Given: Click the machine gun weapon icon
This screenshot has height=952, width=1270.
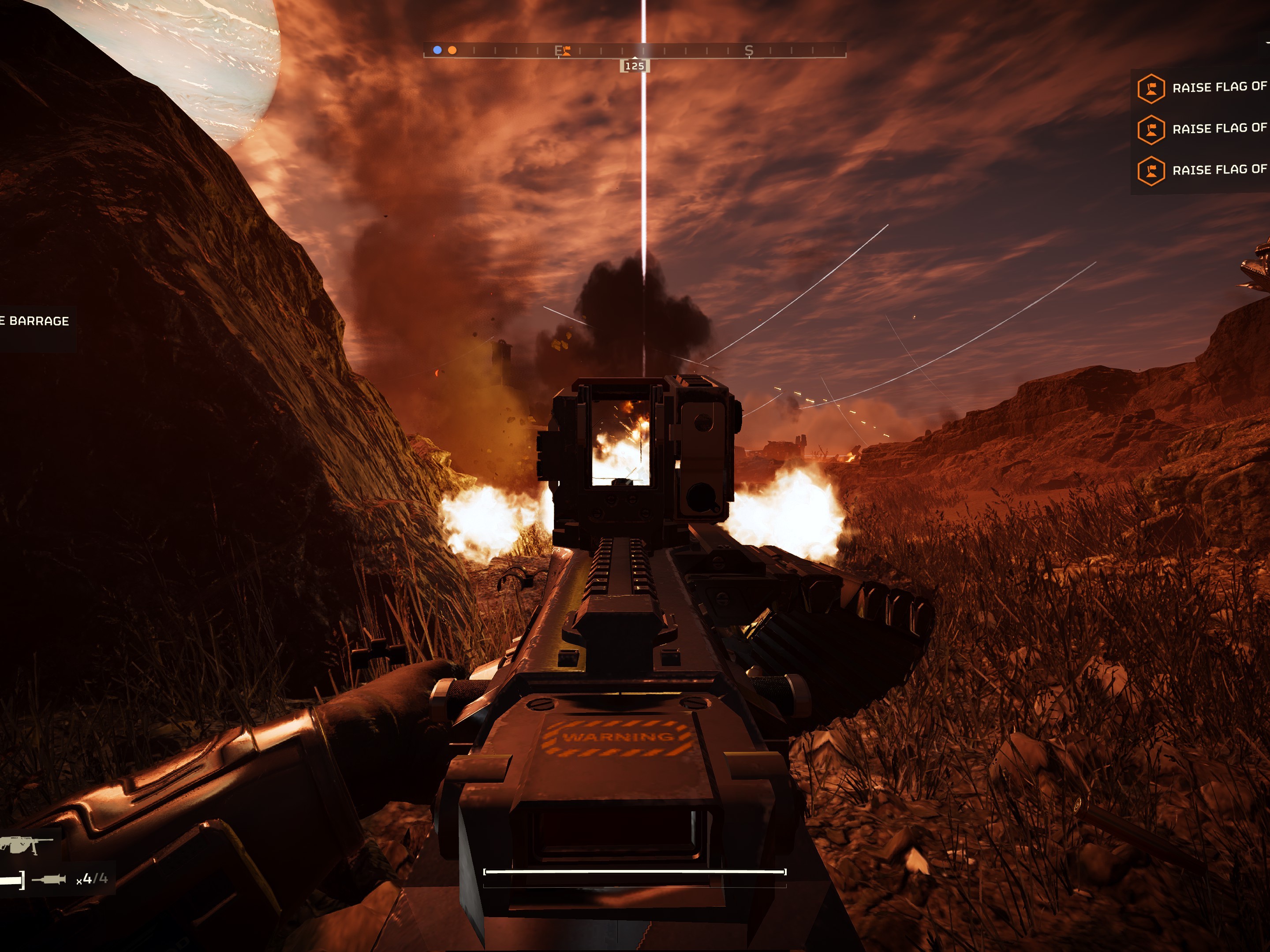Looking at the screenshot, I should 24,845.
